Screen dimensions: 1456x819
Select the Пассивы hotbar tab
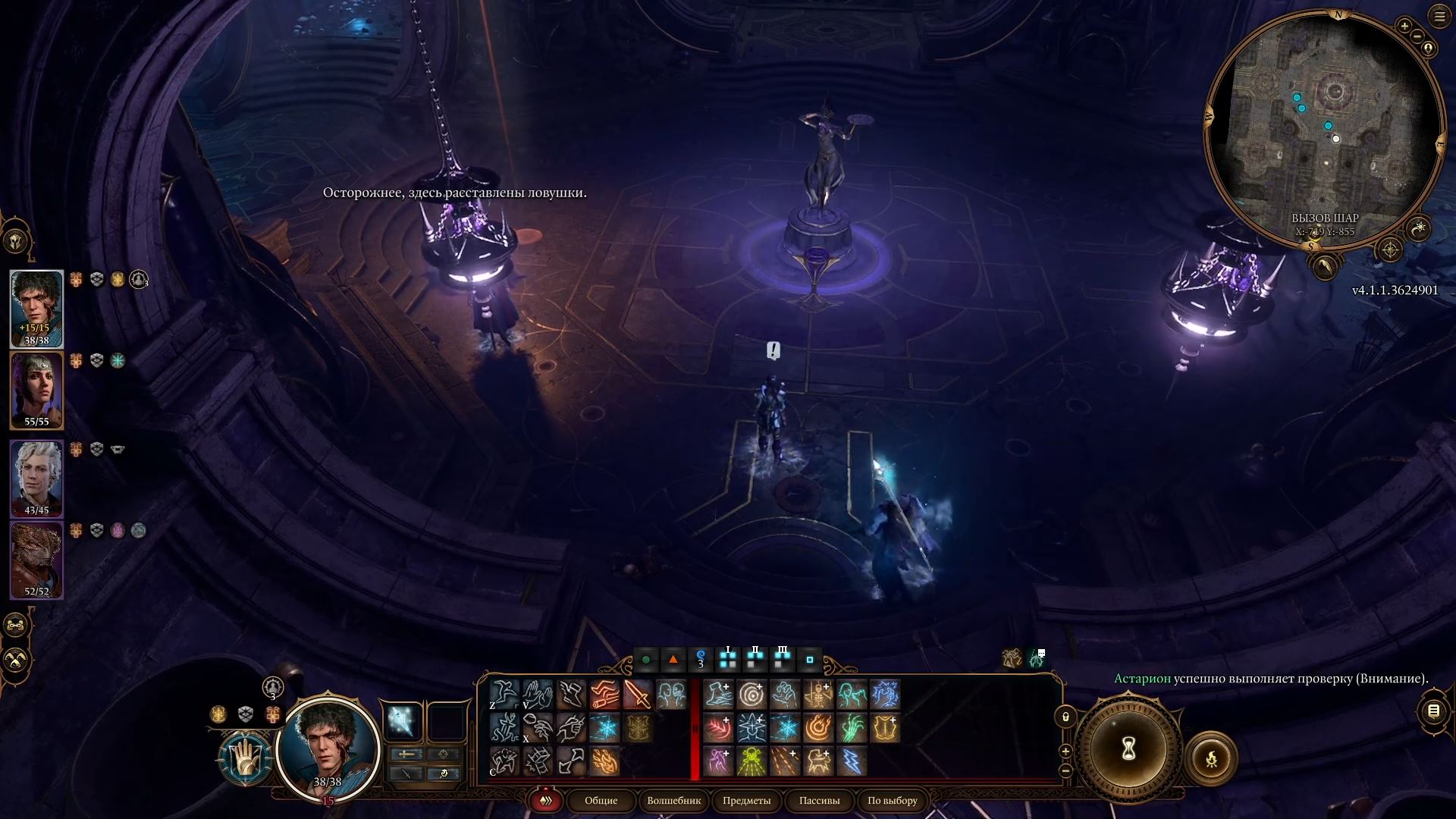[819, 800]
